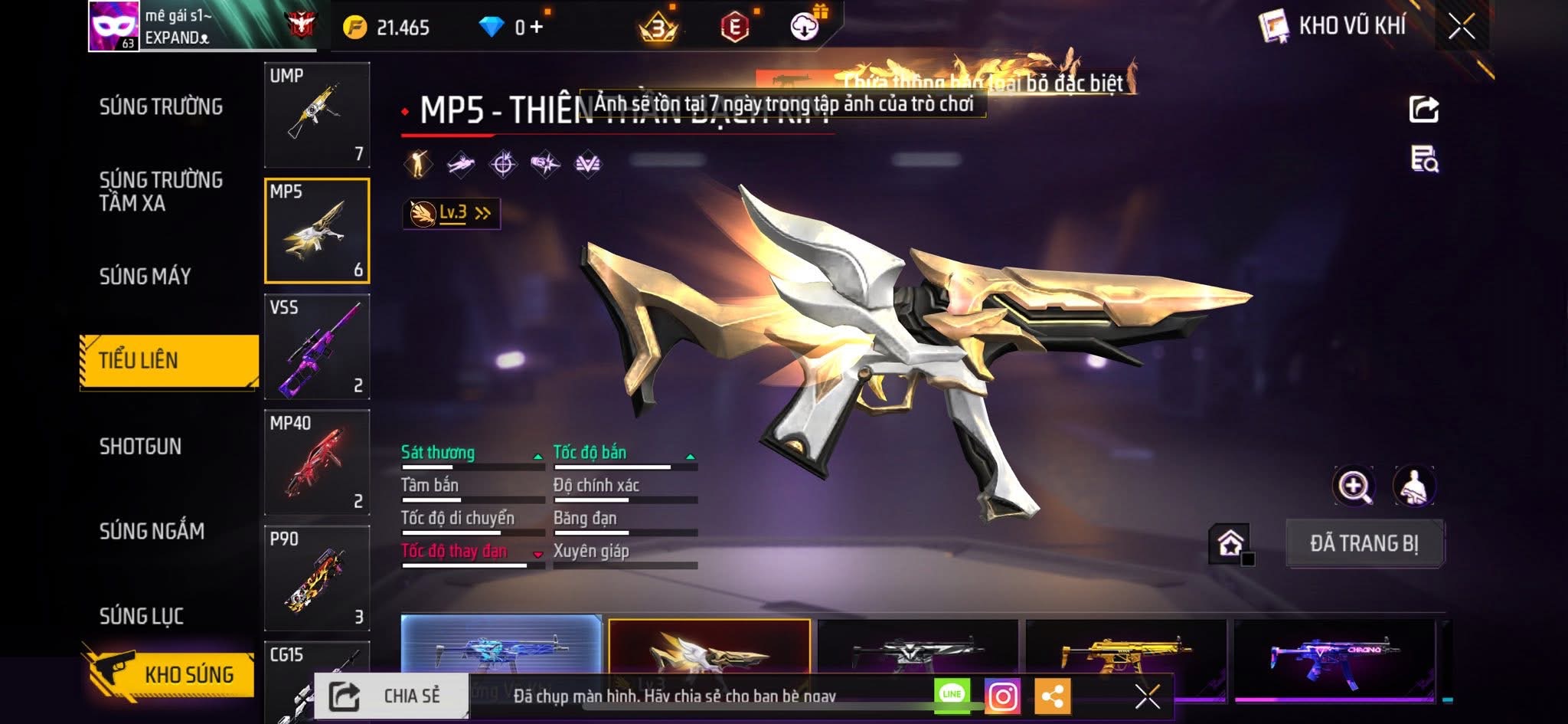The image size is (1568, 724).
Task: Pick the P90 weapon tile
Action: pyautogui.click(x=317, y=578)
